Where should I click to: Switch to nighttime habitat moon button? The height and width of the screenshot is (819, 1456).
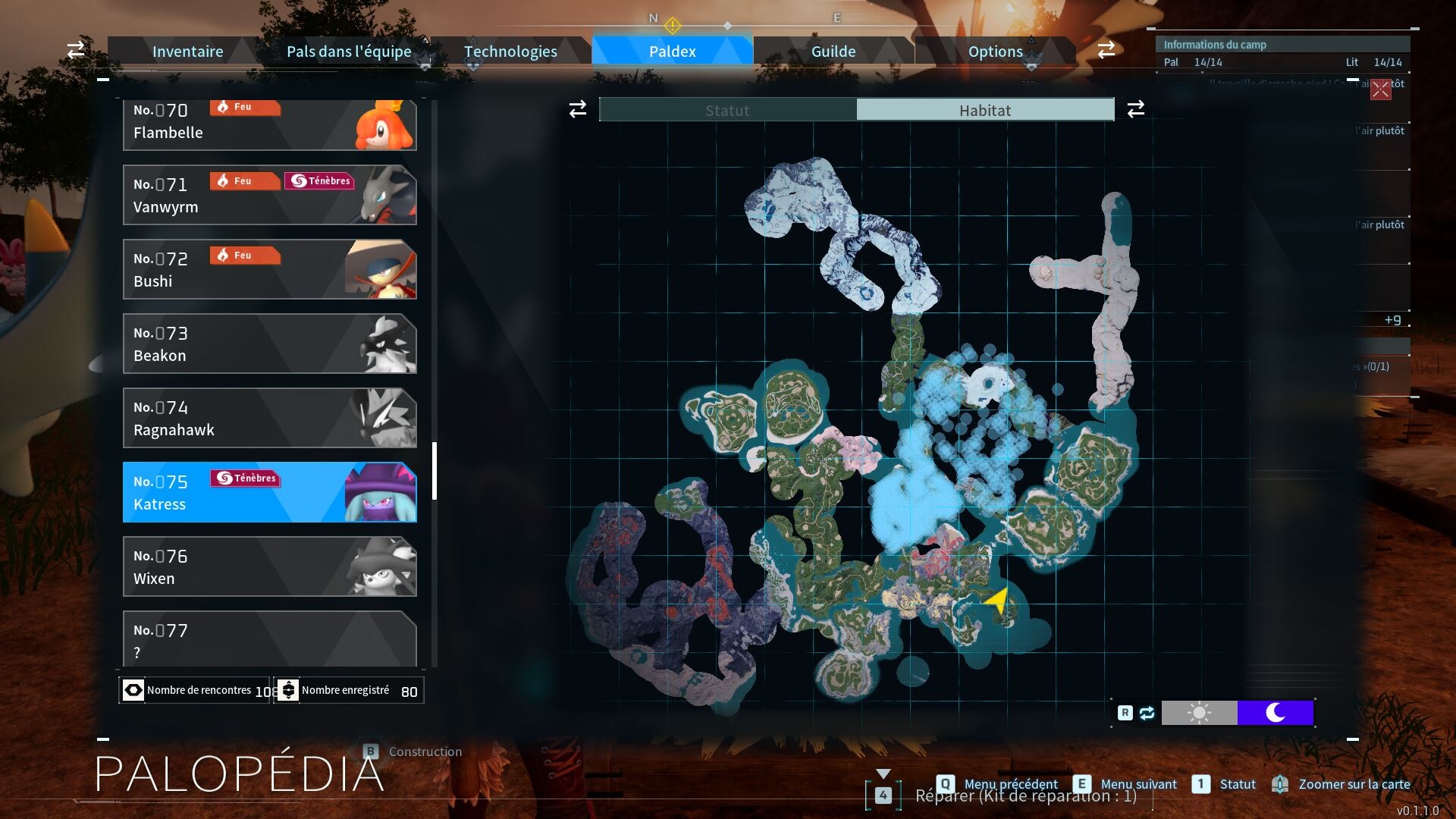pos(1275,713)
